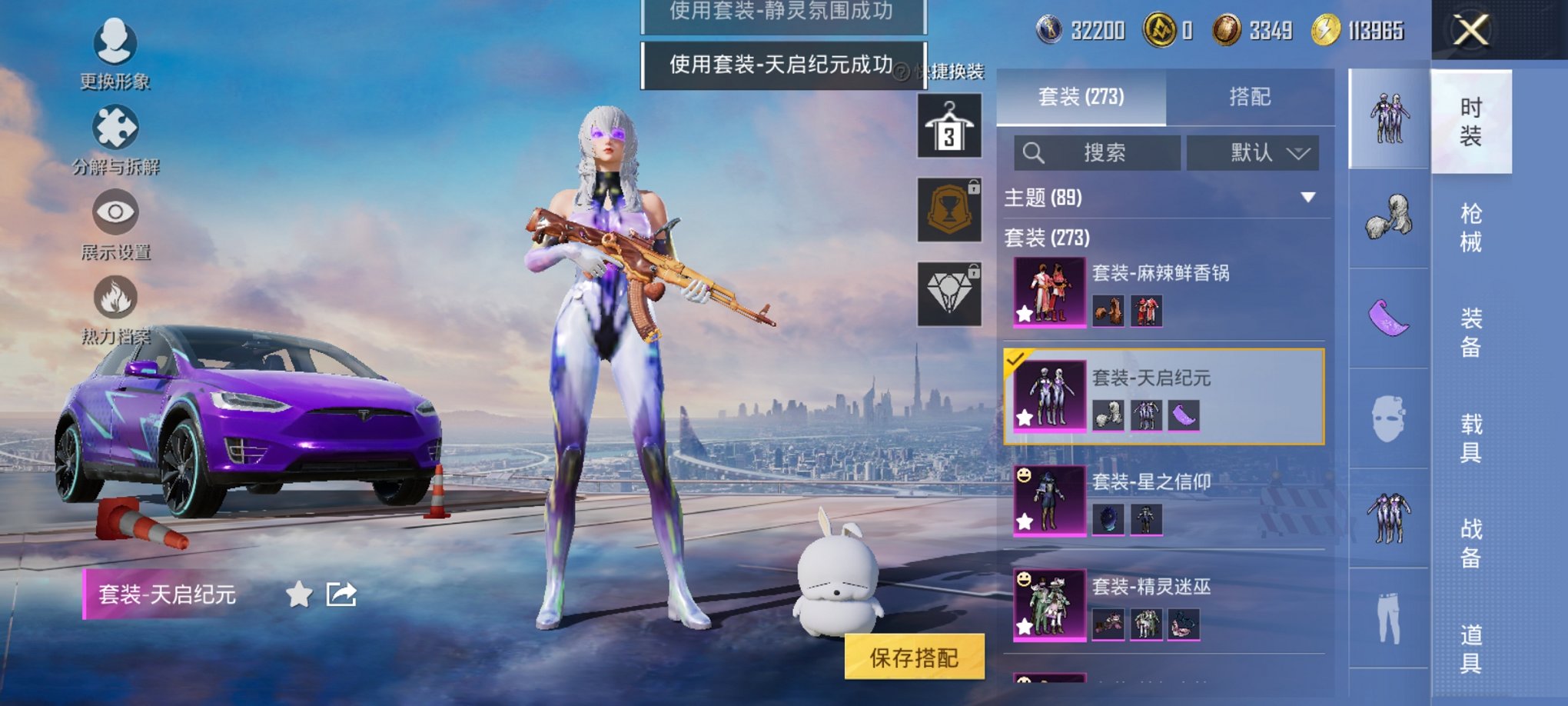Open the quick outfit change slots icon
Screen dimensions: 1568x706
tap(951, 125)
